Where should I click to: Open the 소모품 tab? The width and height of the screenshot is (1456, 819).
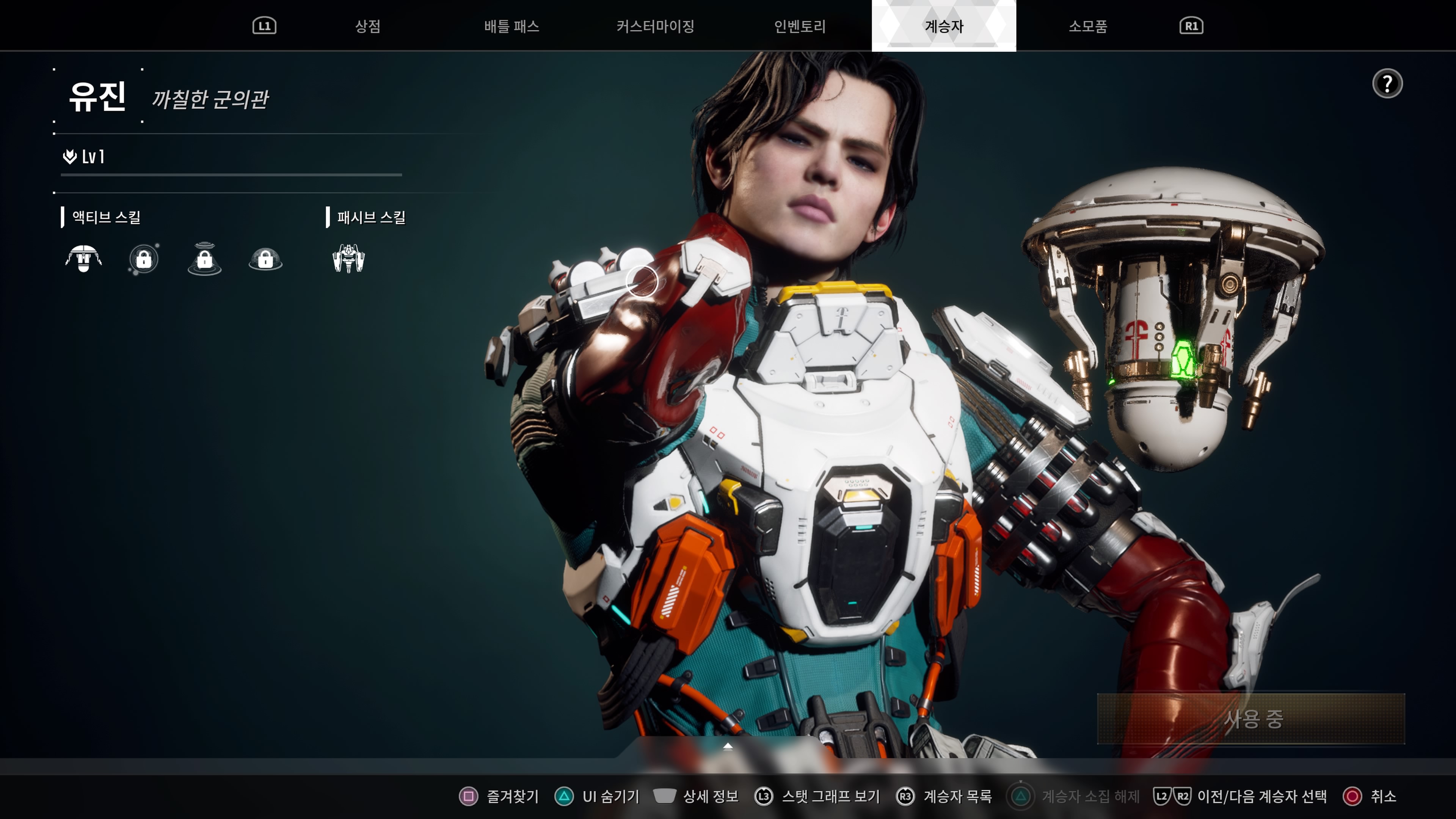[1087, 26]
